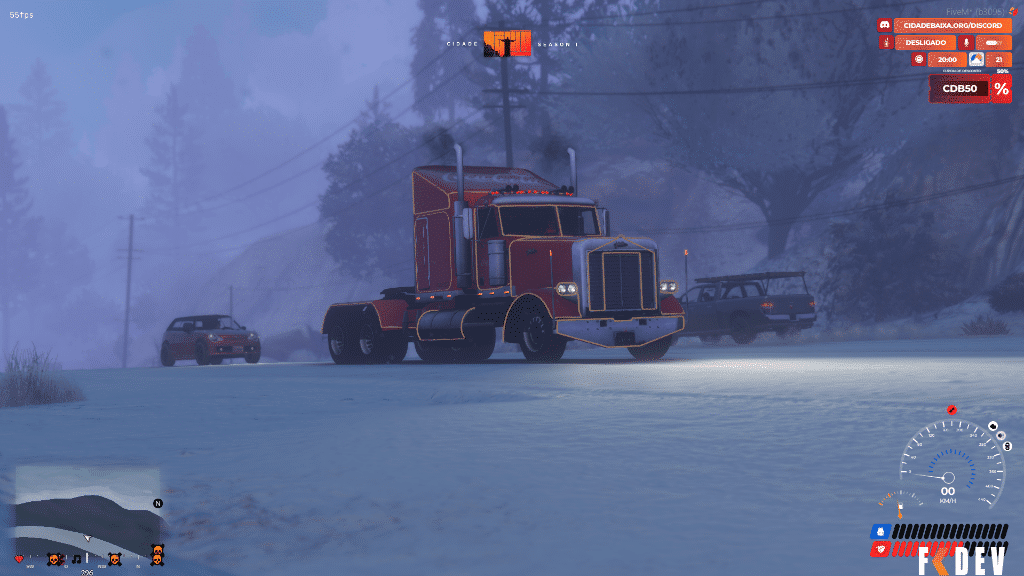Open the Discord link banner
1024x576 pixels.
pyautogui.click(x=952, y=25)
